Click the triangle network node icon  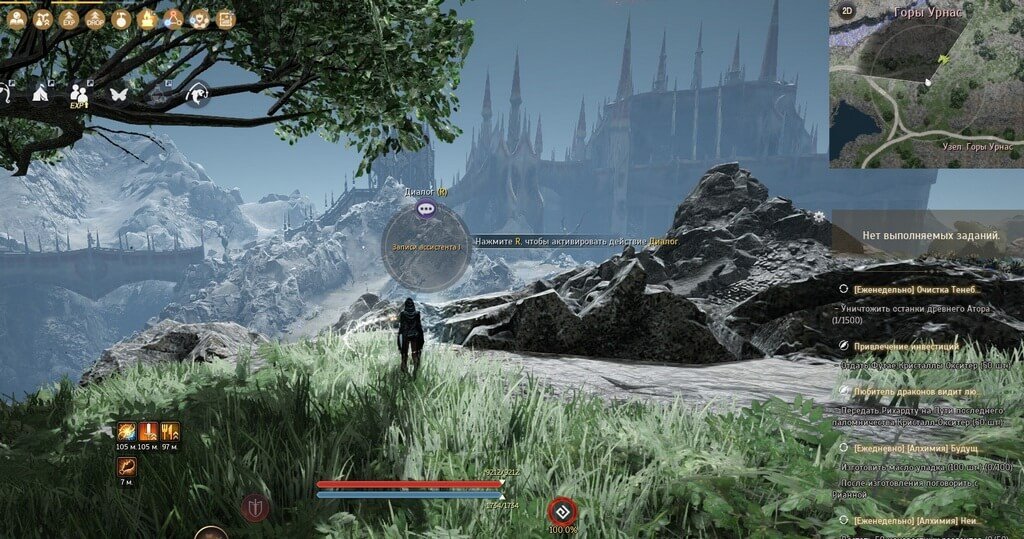pyautogui.click(x=173, y=19)
